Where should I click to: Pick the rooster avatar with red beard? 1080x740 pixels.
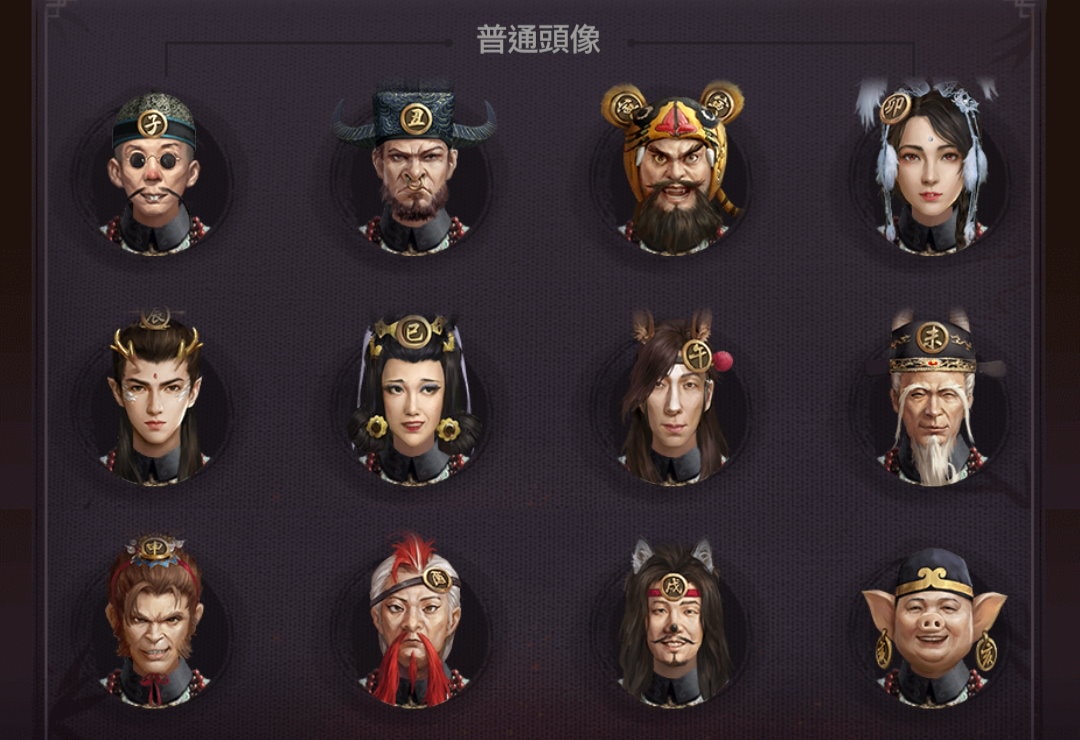pyautogui.click(x=414, y=622)
